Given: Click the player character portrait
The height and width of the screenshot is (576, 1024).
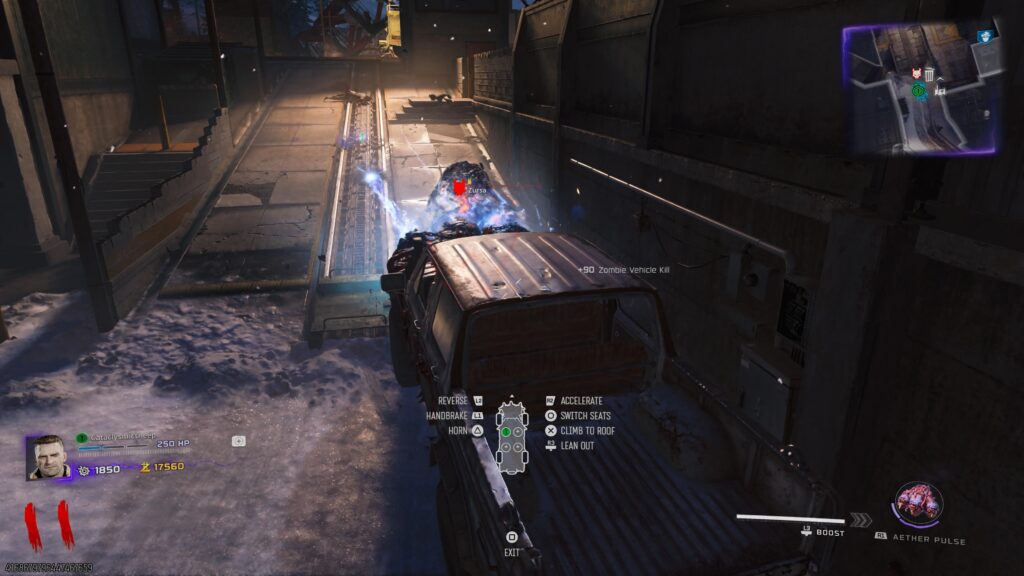Looking at the screenshot, I should pos(47,457).
